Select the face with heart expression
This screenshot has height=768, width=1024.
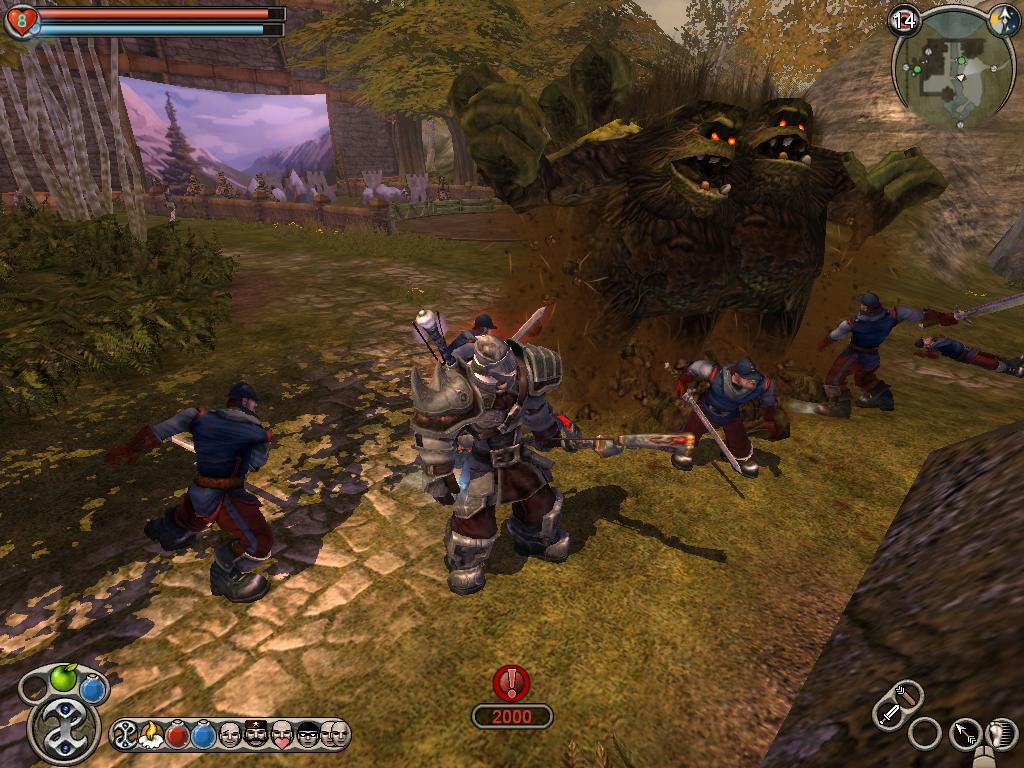(x=282, y=735)
